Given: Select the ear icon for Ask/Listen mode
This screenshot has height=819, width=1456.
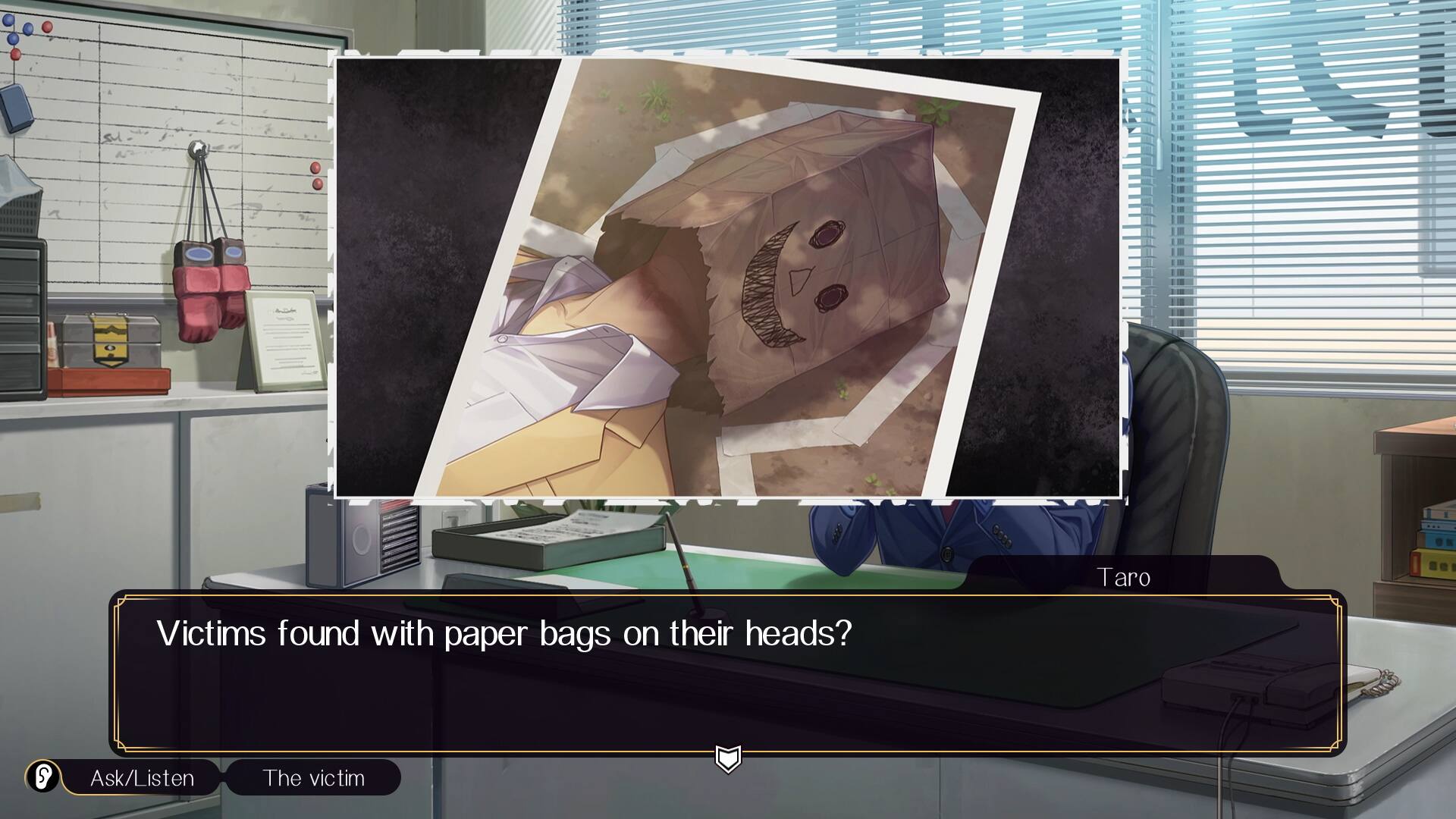Looking at the screenshot, I should click(x=42, y=777).
